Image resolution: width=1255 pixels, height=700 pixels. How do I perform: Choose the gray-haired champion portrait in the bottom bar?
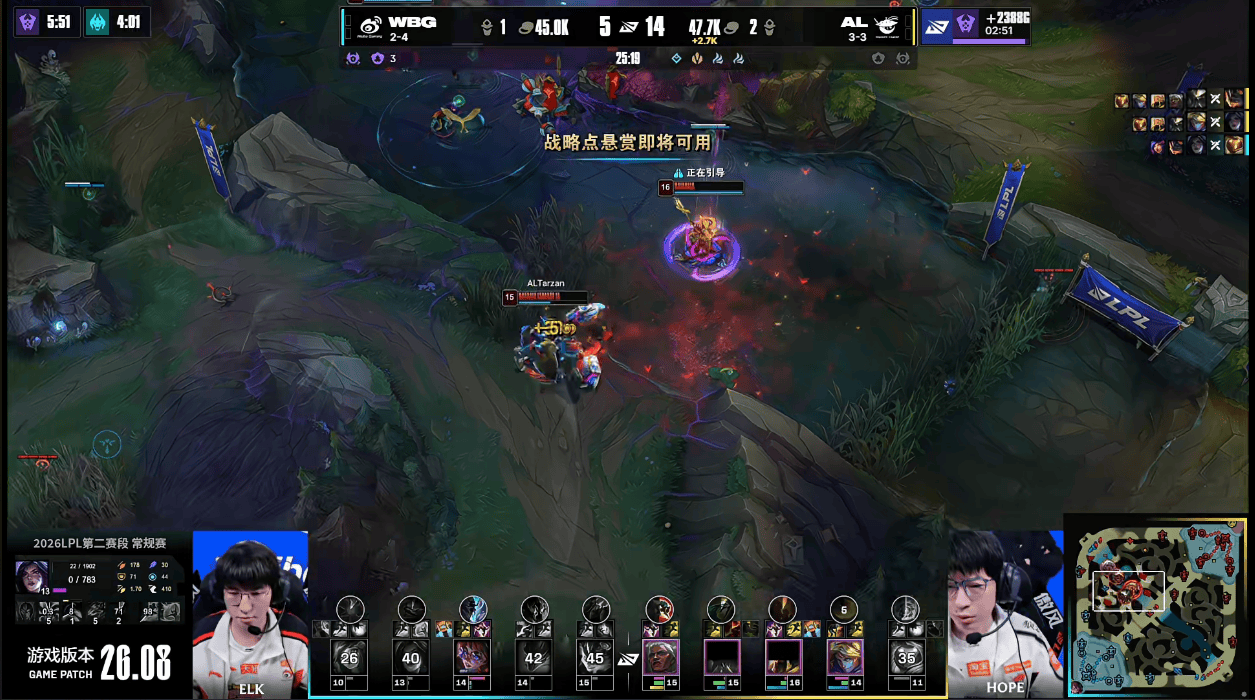coord(660,657)
